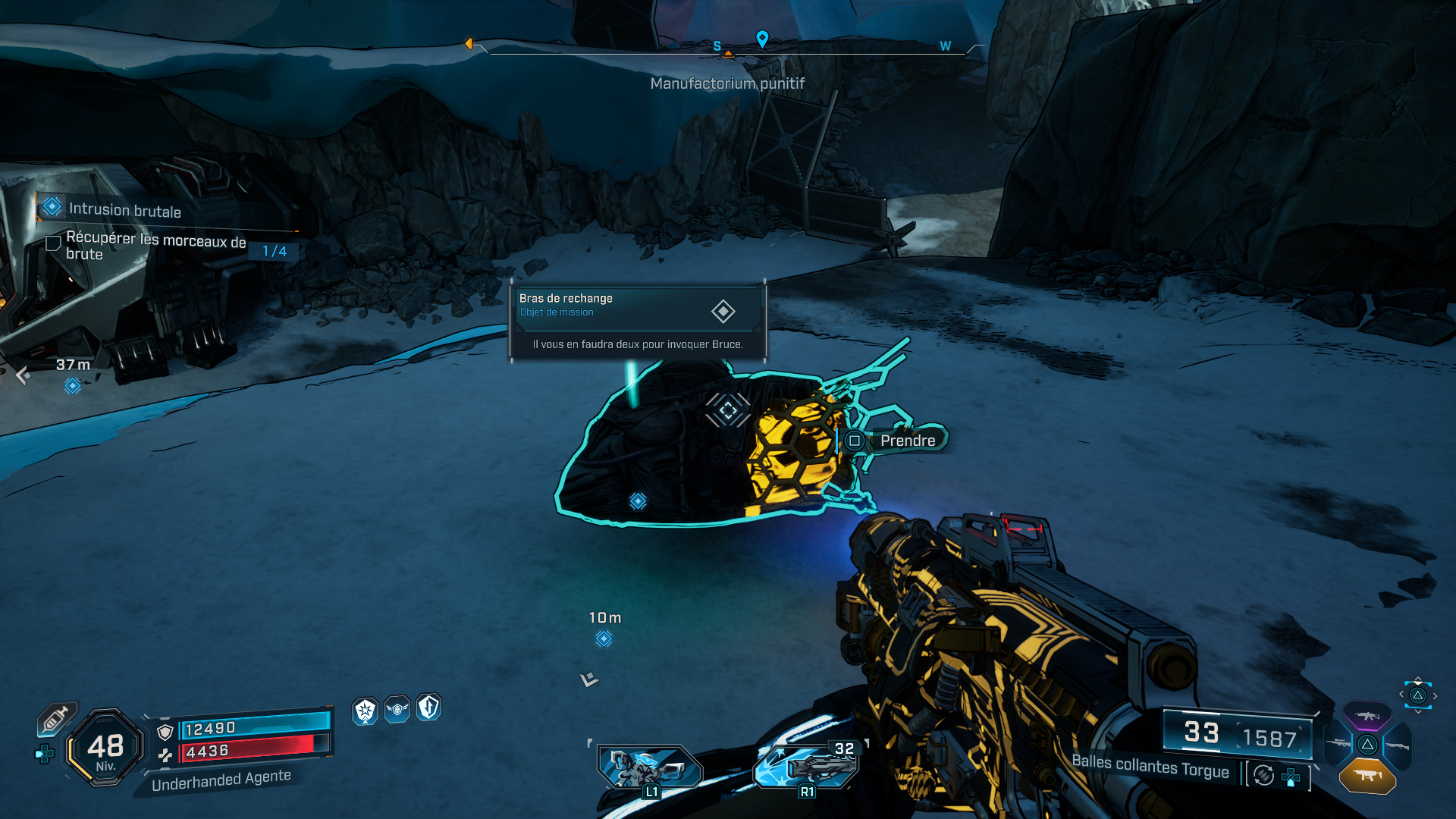Toggle the ammo swap firing mode icon
This screenshot has height=819, width=1456.
pos(1263,775)
